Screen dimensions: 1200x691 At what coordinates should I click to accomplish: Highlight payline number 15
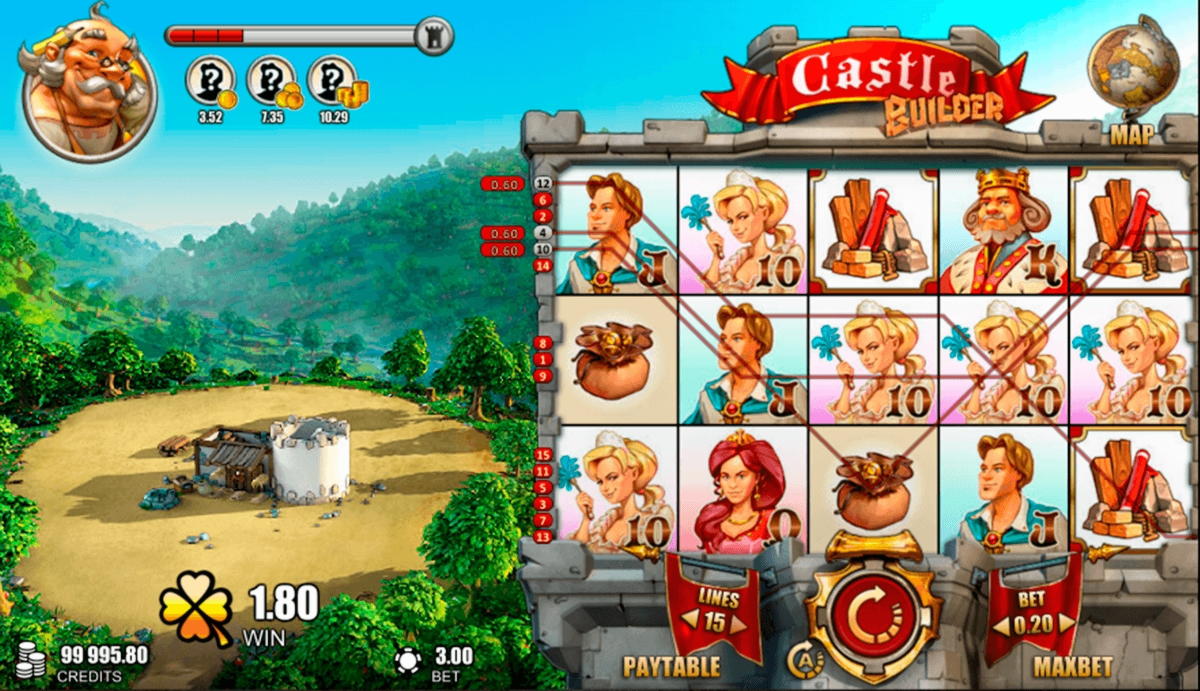(x=543, y=455)
